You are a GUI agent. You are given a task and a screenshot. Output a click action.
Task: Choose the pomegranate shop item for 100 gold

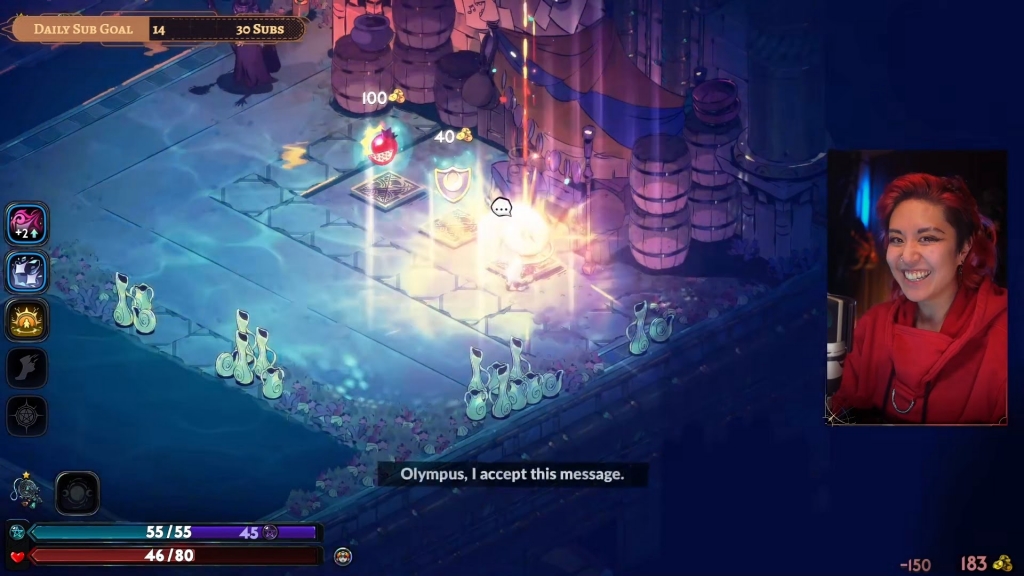tap(382, 147)
